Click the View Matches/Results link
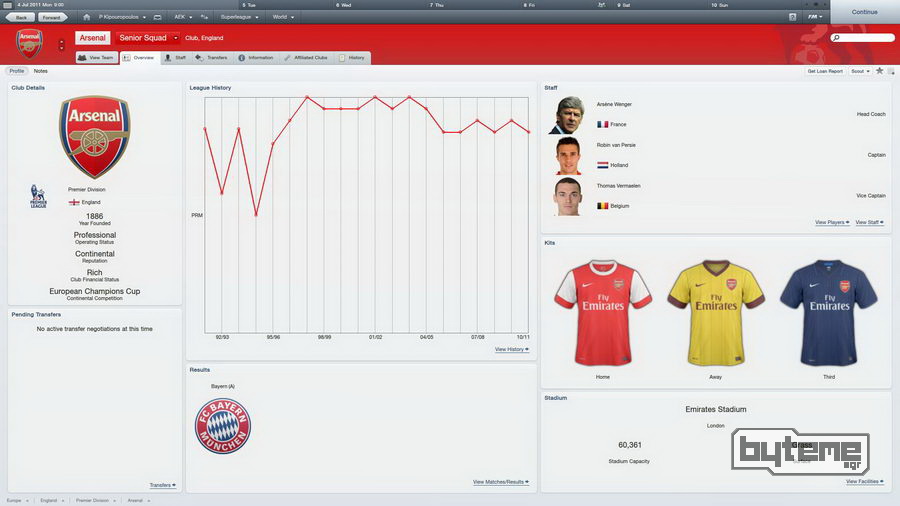This screenshot has width=900, height=506. click(501, 482)
